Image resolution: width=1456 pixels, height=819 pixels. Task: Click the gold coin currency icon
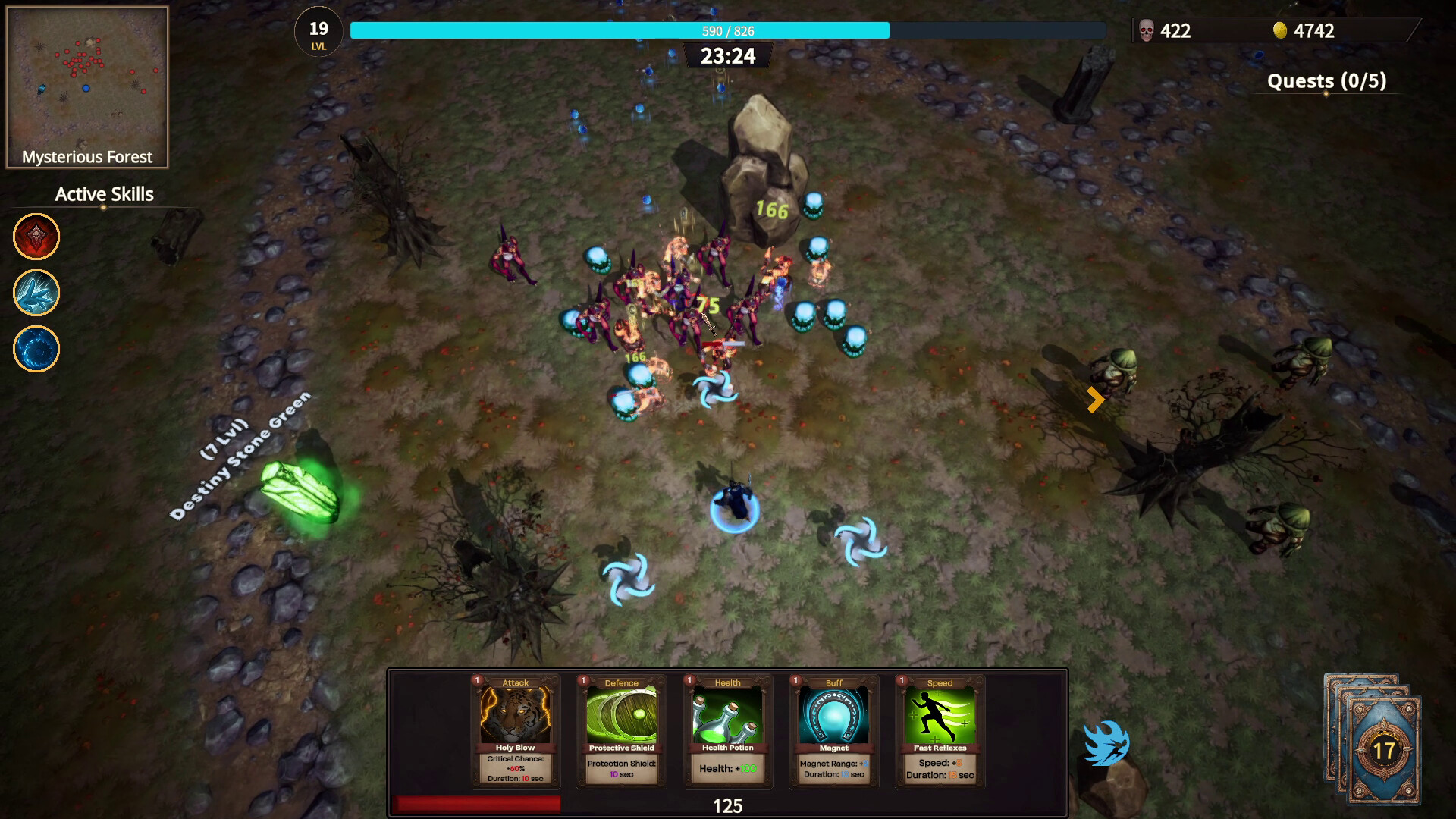click(x=1279, y=31)
